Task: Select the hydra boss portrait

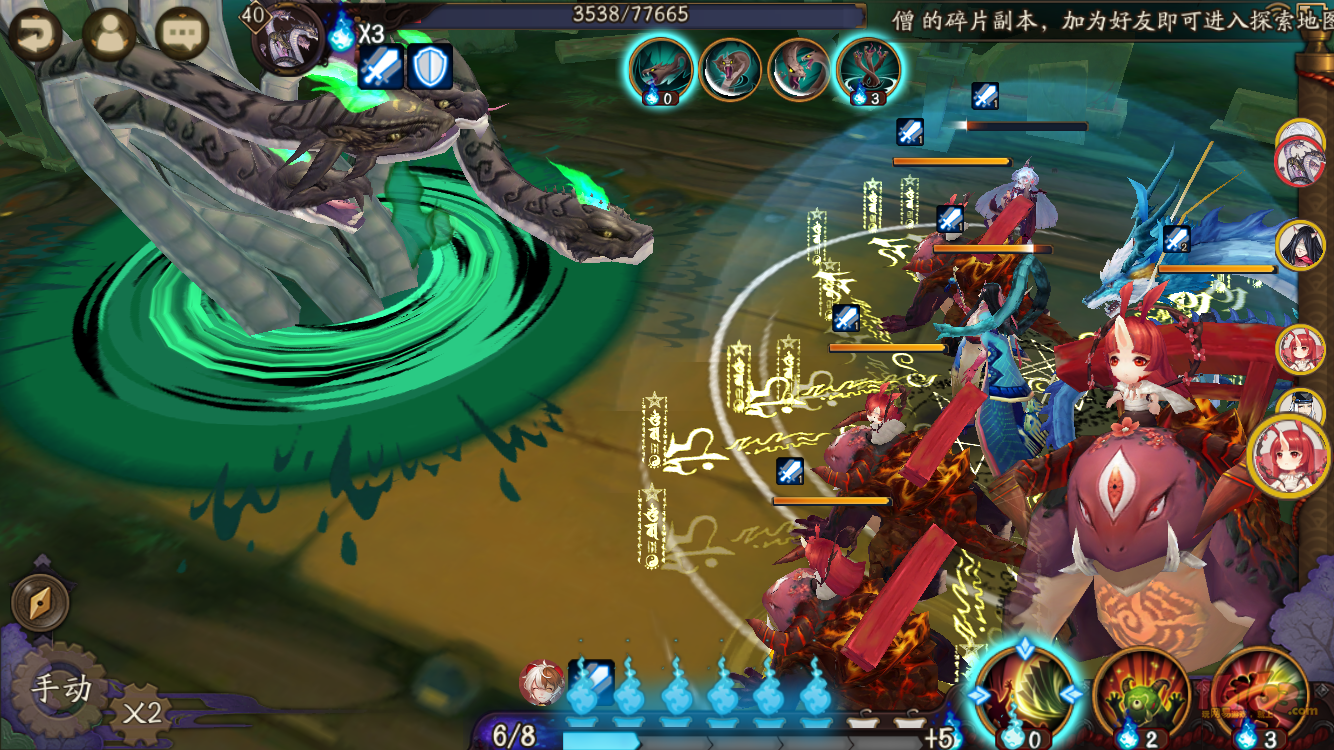Action: pos(288,40)
